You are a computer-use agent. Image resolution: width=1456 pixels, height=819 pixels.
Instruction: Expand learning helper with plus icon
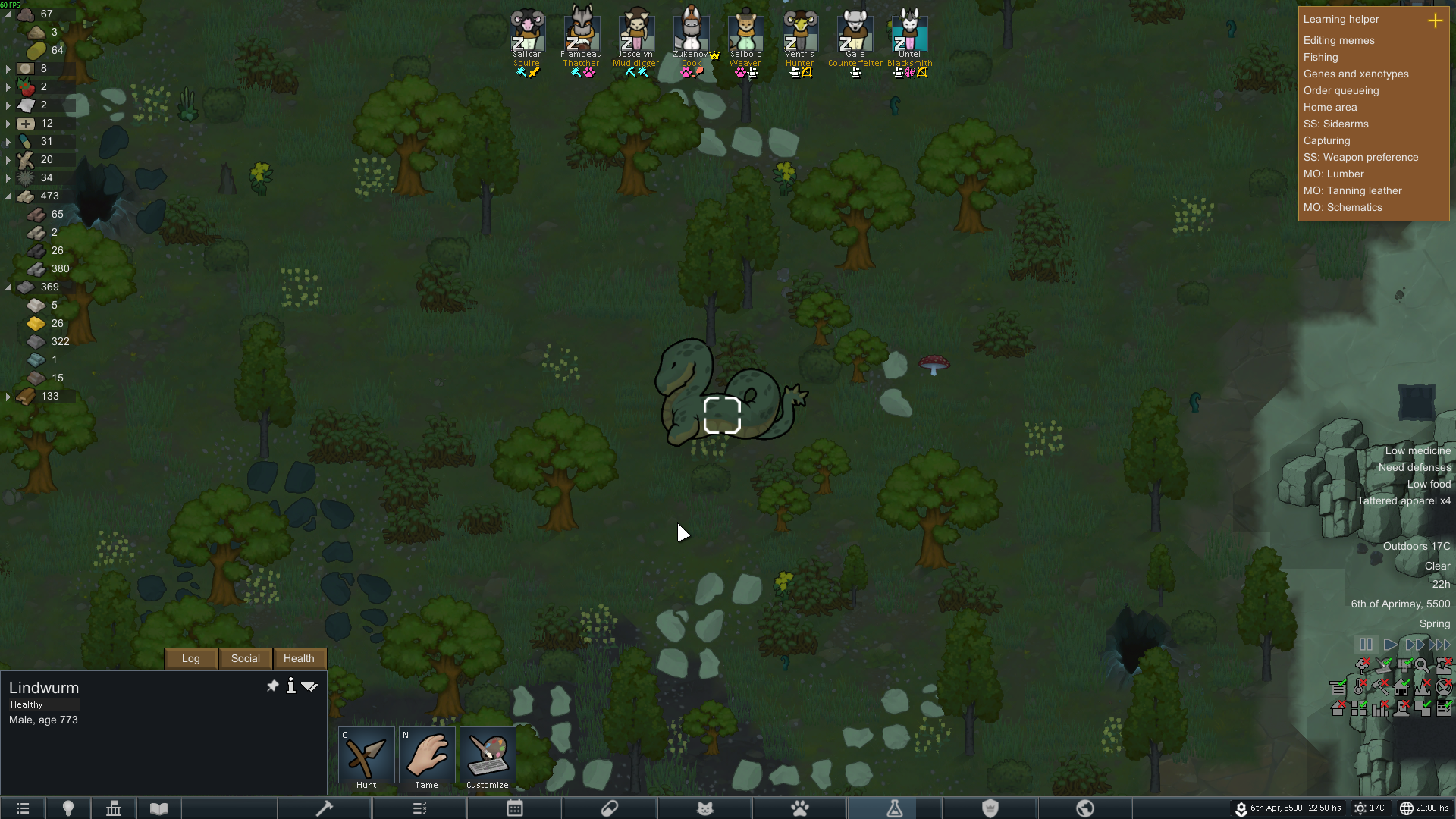coord(1435,20)
